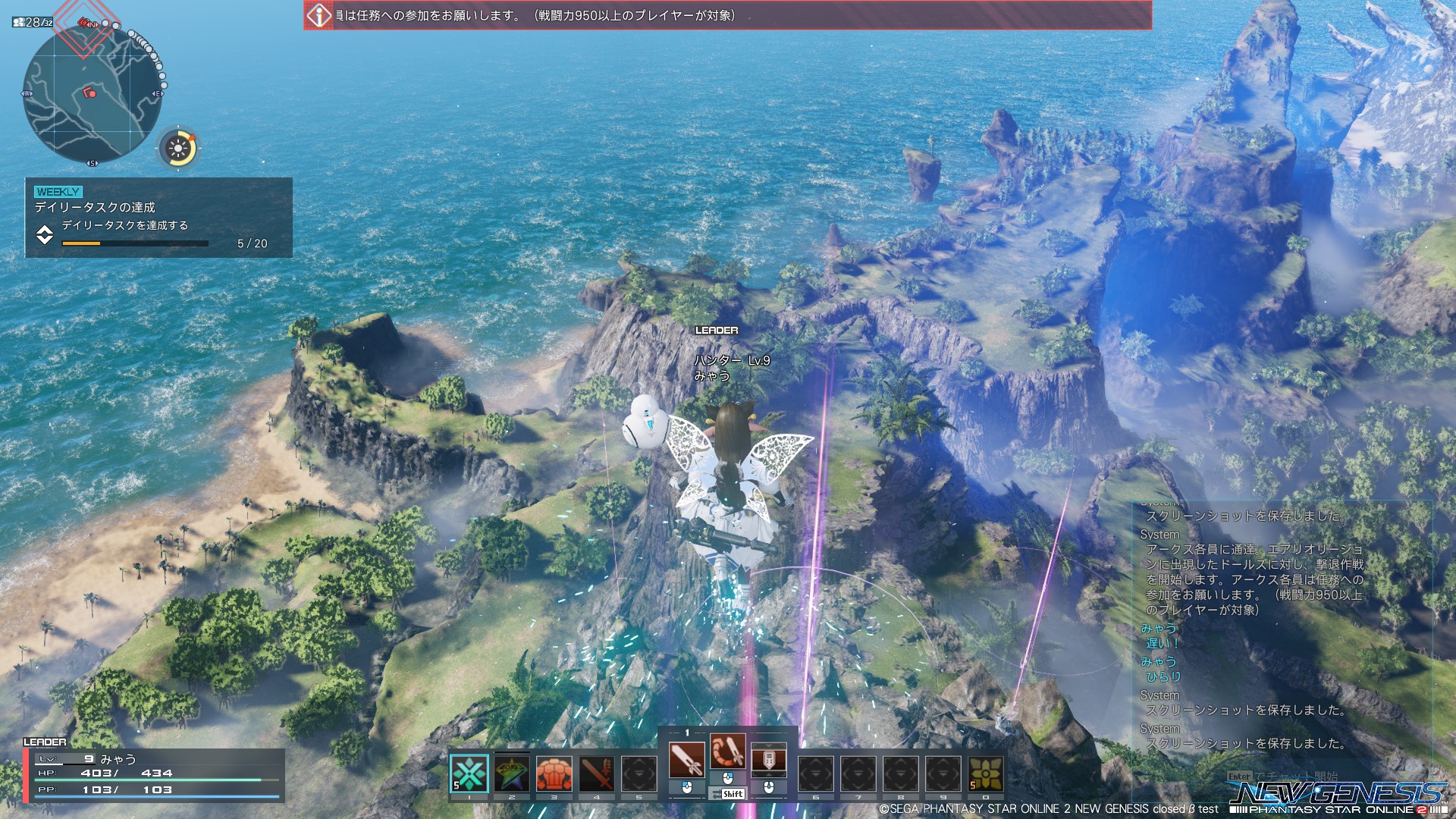Click the info alert notification banner
The image size is (1456, 819).
coord(727,15)
